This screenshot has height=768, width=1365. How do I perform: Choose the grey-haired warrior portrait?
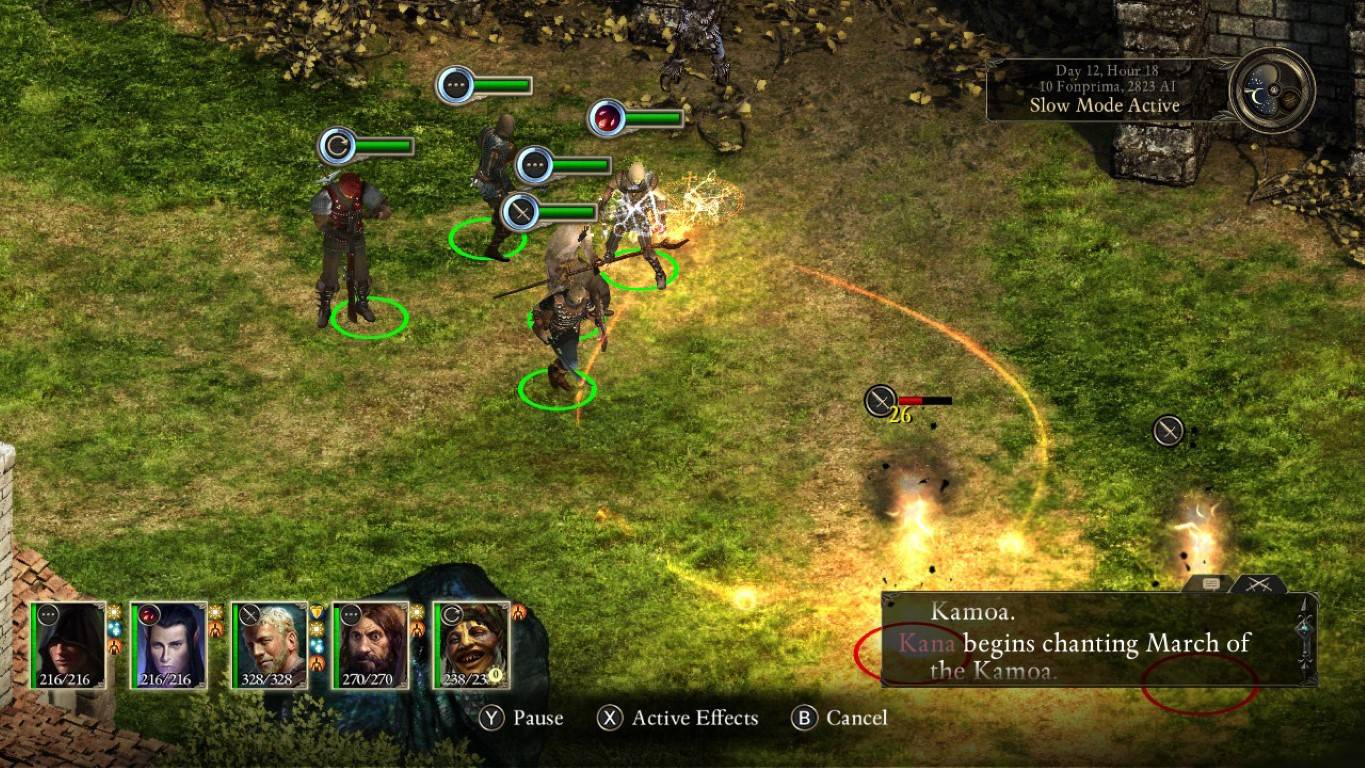pyautogui.click(x=270, y=645)
